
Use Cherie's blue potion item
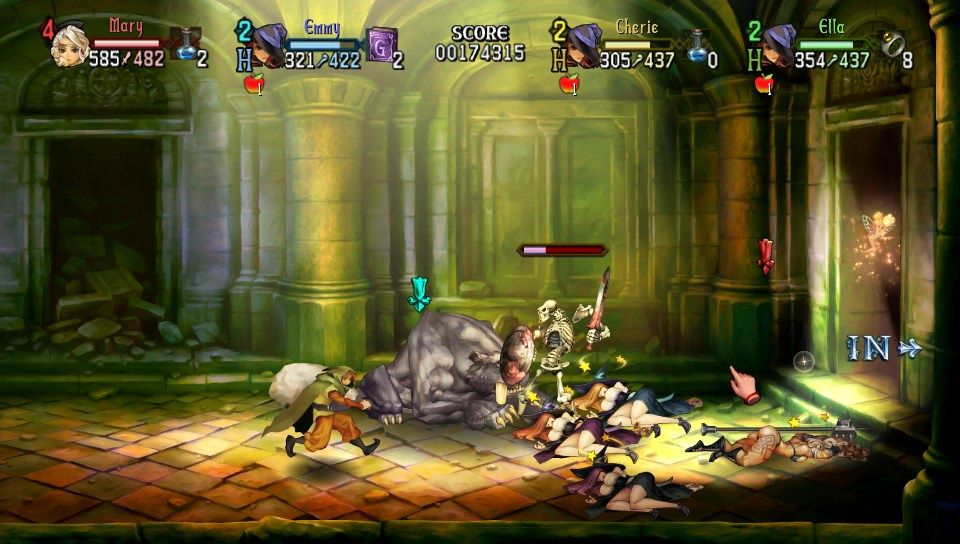[x=697, y=45]
